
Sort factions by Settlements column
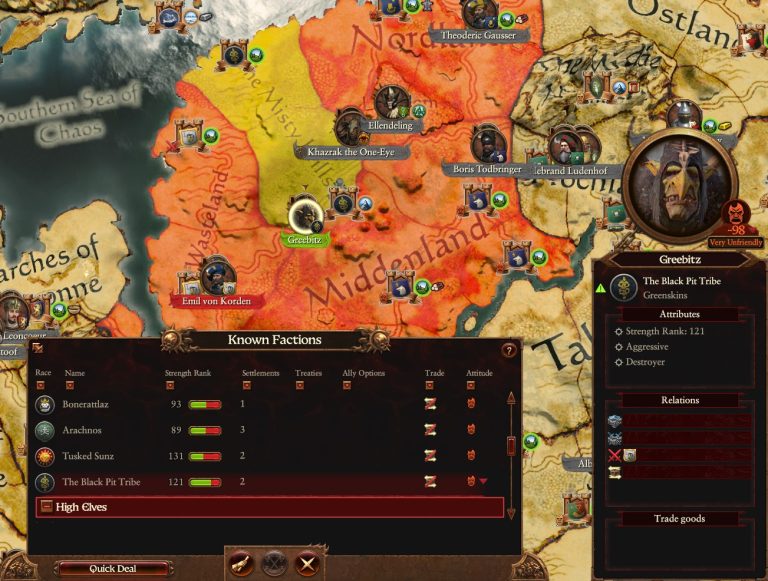click(246, 384)
